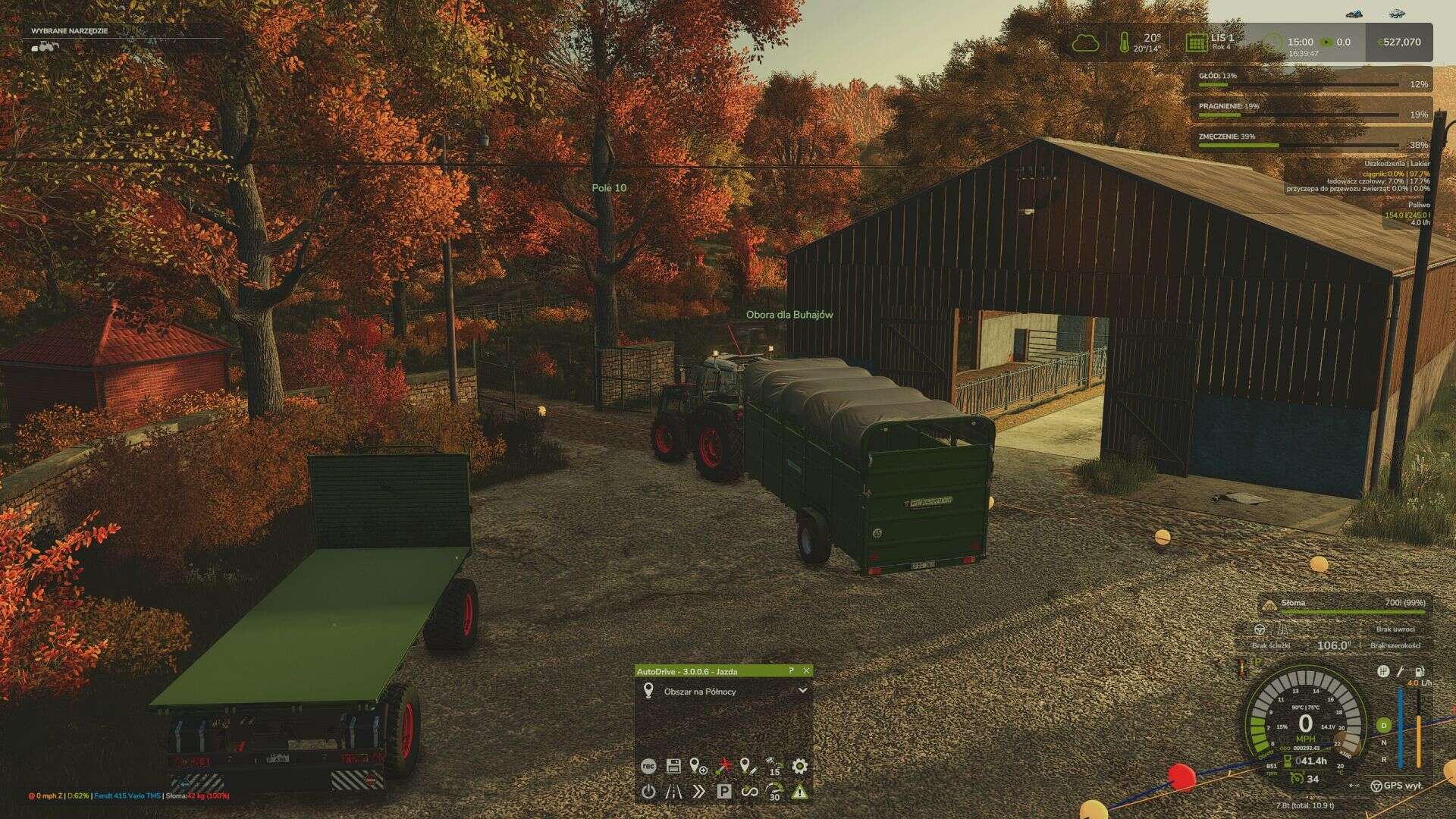Viewport: 1456px width, 819px height.
Task: Add a new map marker with pin-plus icon
Action: coord(697,767)
